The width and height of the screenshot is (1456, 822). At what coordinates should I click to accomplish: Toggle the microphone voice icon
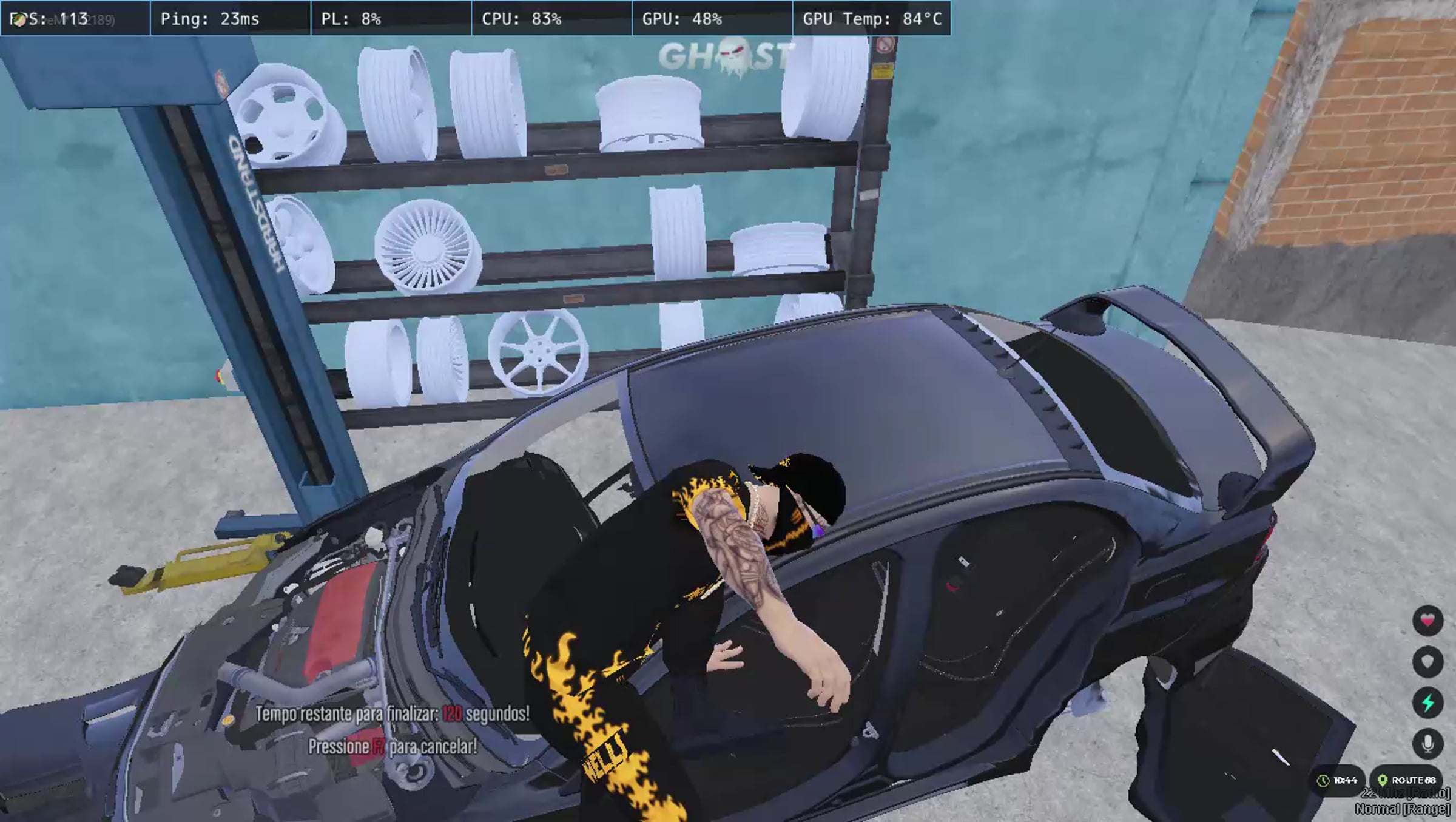click(x=1427, y=744)
